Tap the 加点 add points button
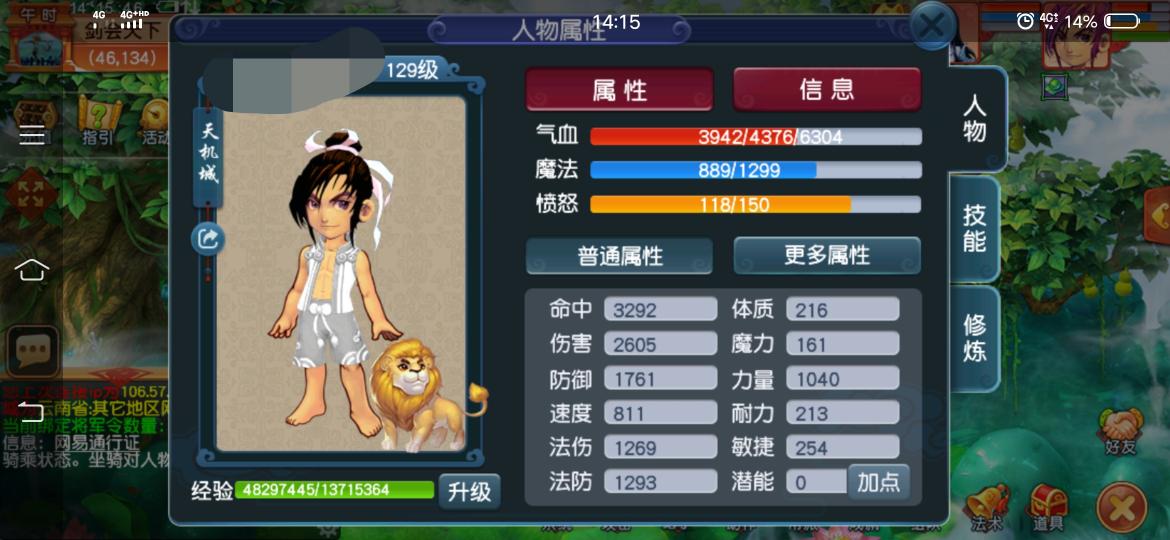Image resolution: width=1170 pixels, height=540 pixels. coord(879,482)
